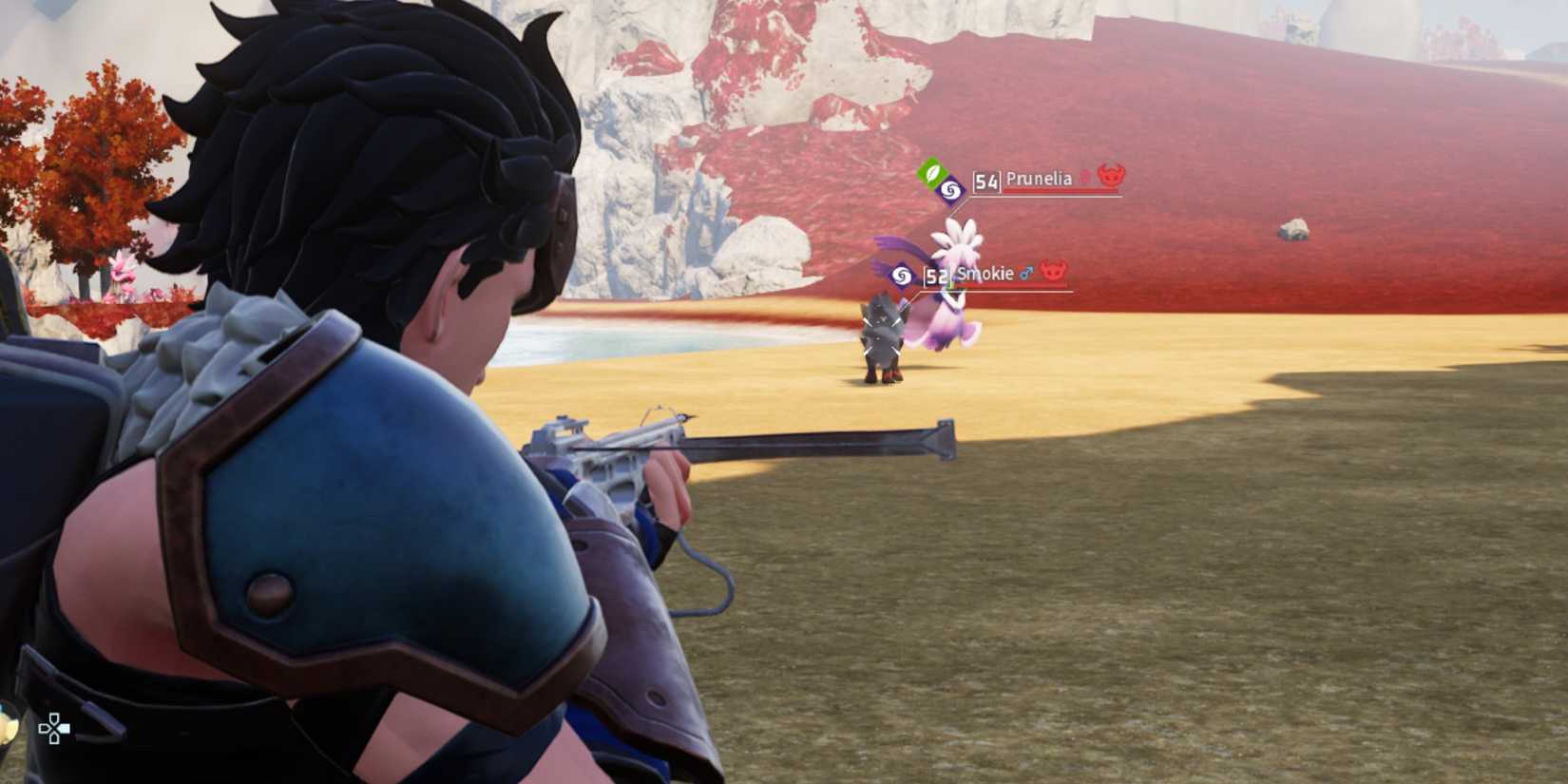Click the blue male gender symbol after Smokie's name
Image resolution: width=1568 pixels, height=784 pixels.
(x=1025, y=274)
